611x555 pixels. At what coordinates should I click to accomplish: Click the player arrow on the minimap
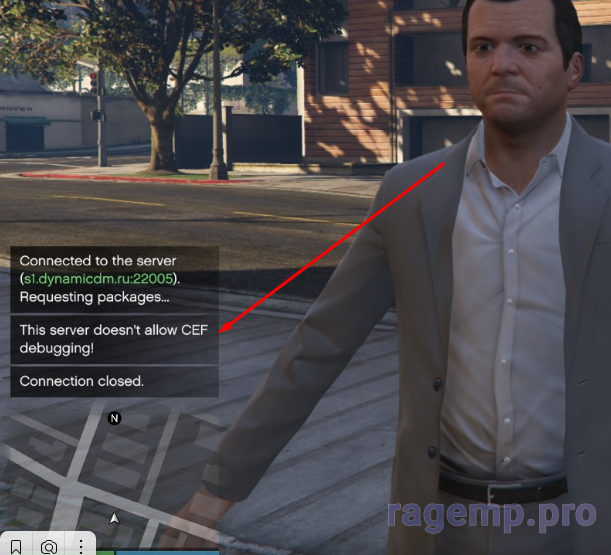click(114, 518)
